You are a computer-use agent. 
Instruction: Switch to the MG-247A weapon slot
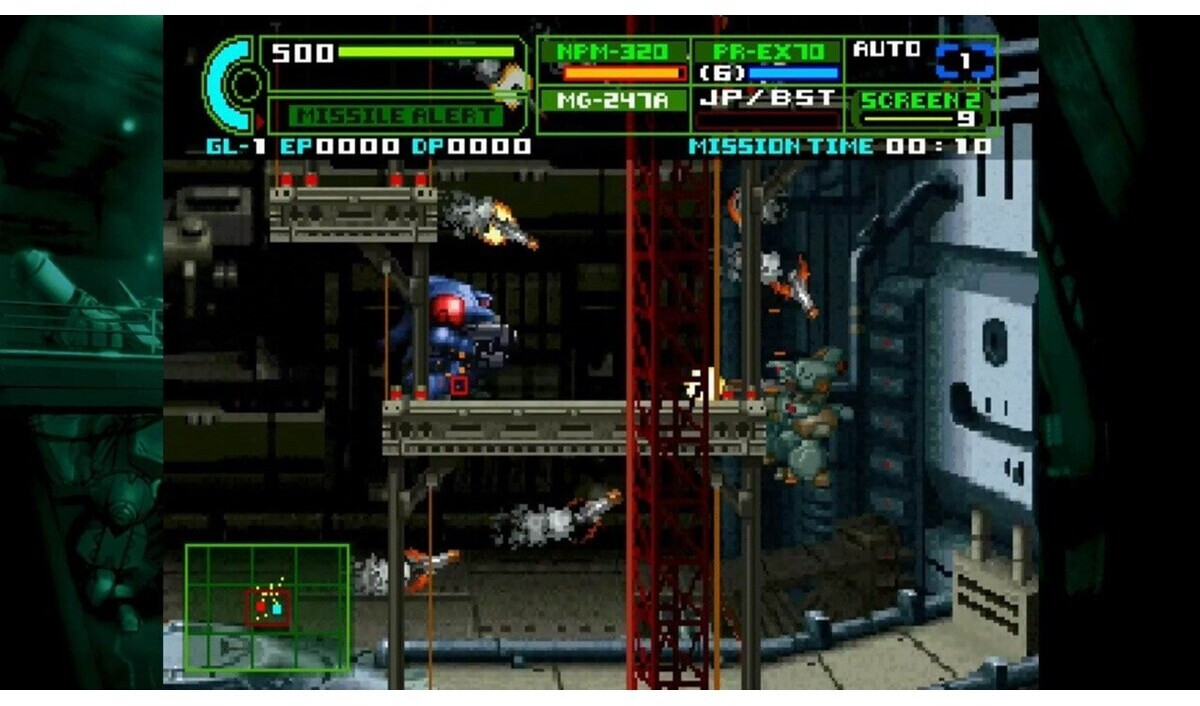[615, 100]
